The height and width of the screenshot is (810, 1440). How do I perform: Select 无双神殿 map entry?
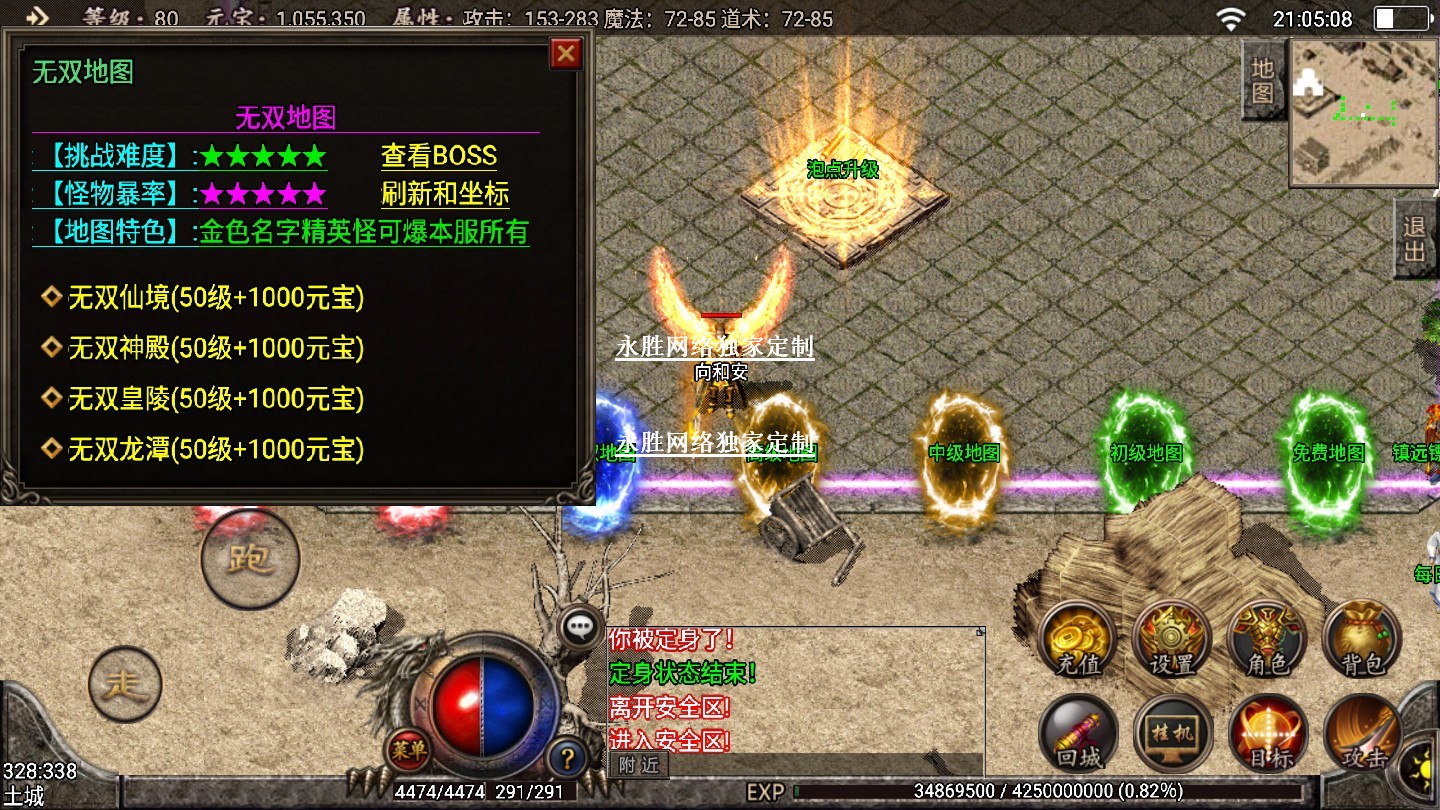click(x=215, y=348)
